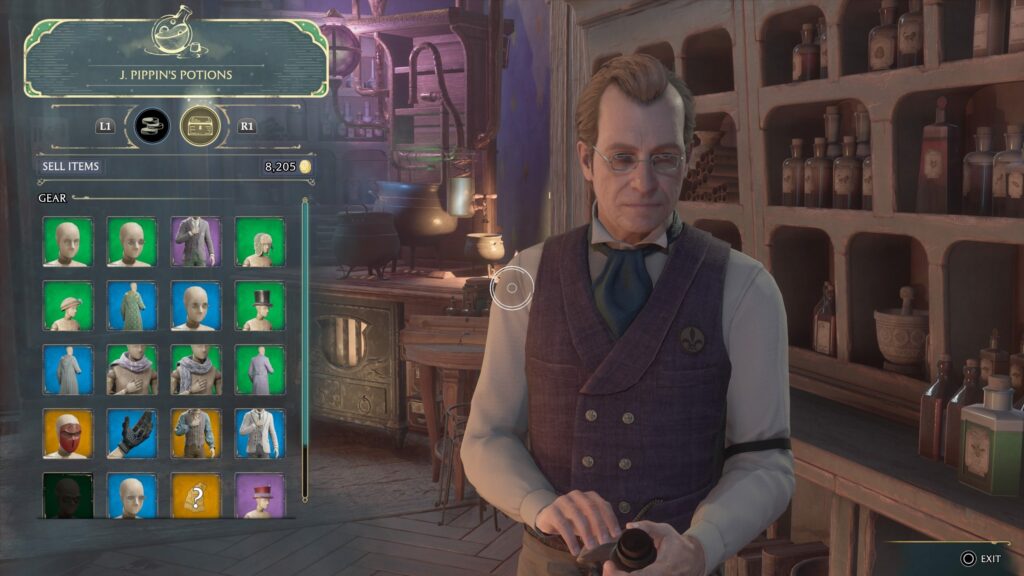Choose the black glove gear item
1024x576 pixels.
[x=132, y=434]
